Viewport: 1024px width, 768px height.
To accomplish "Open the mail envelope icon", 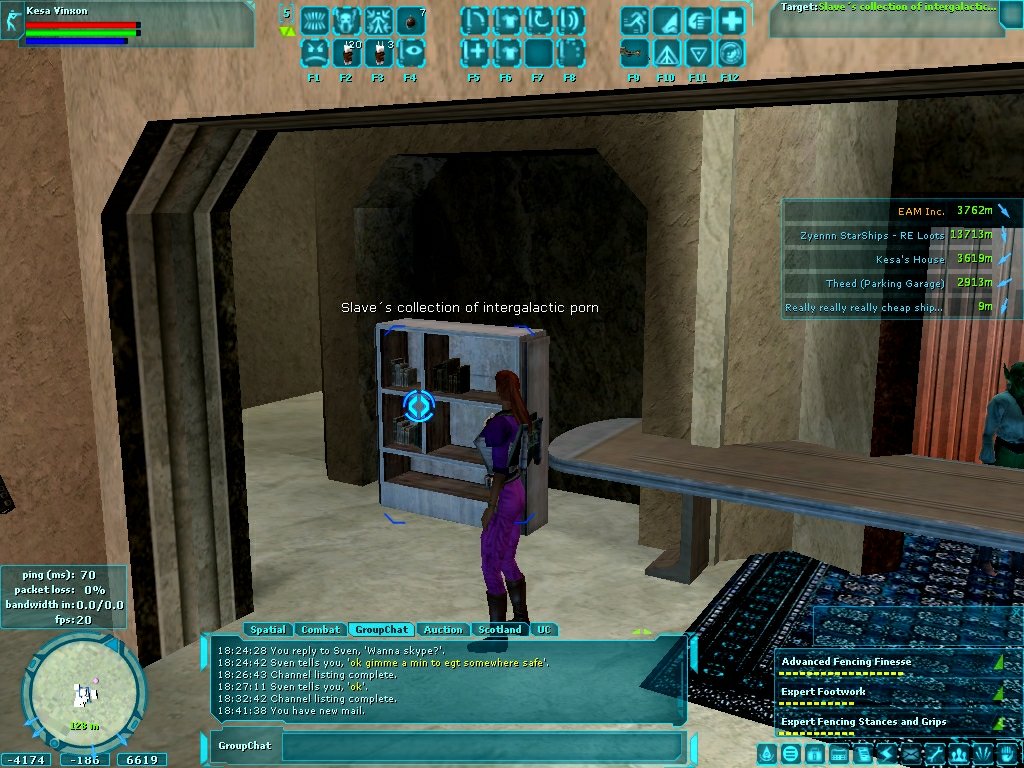I will tap(912, 753).
